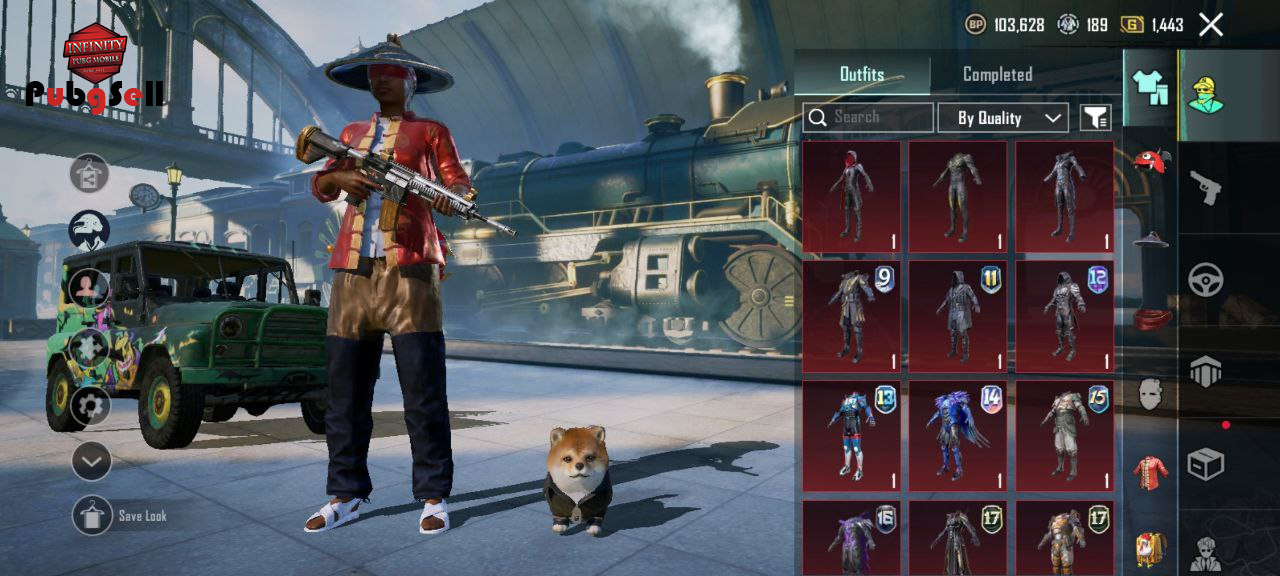
Task: Open the backpack category icon
Action: point(1150,548)
